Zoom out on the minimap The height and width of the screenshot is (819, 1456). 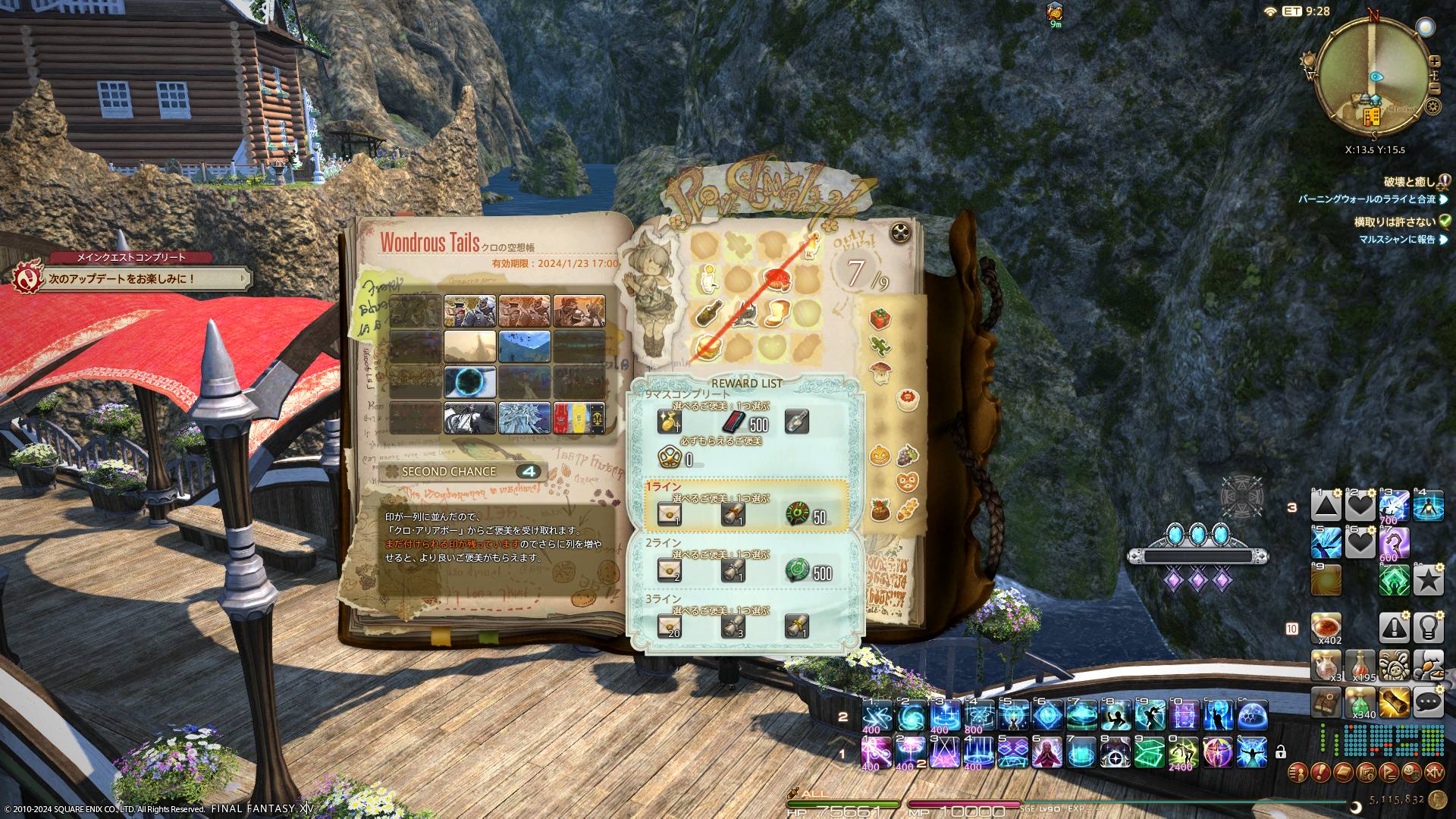[x=1434, y=89]
